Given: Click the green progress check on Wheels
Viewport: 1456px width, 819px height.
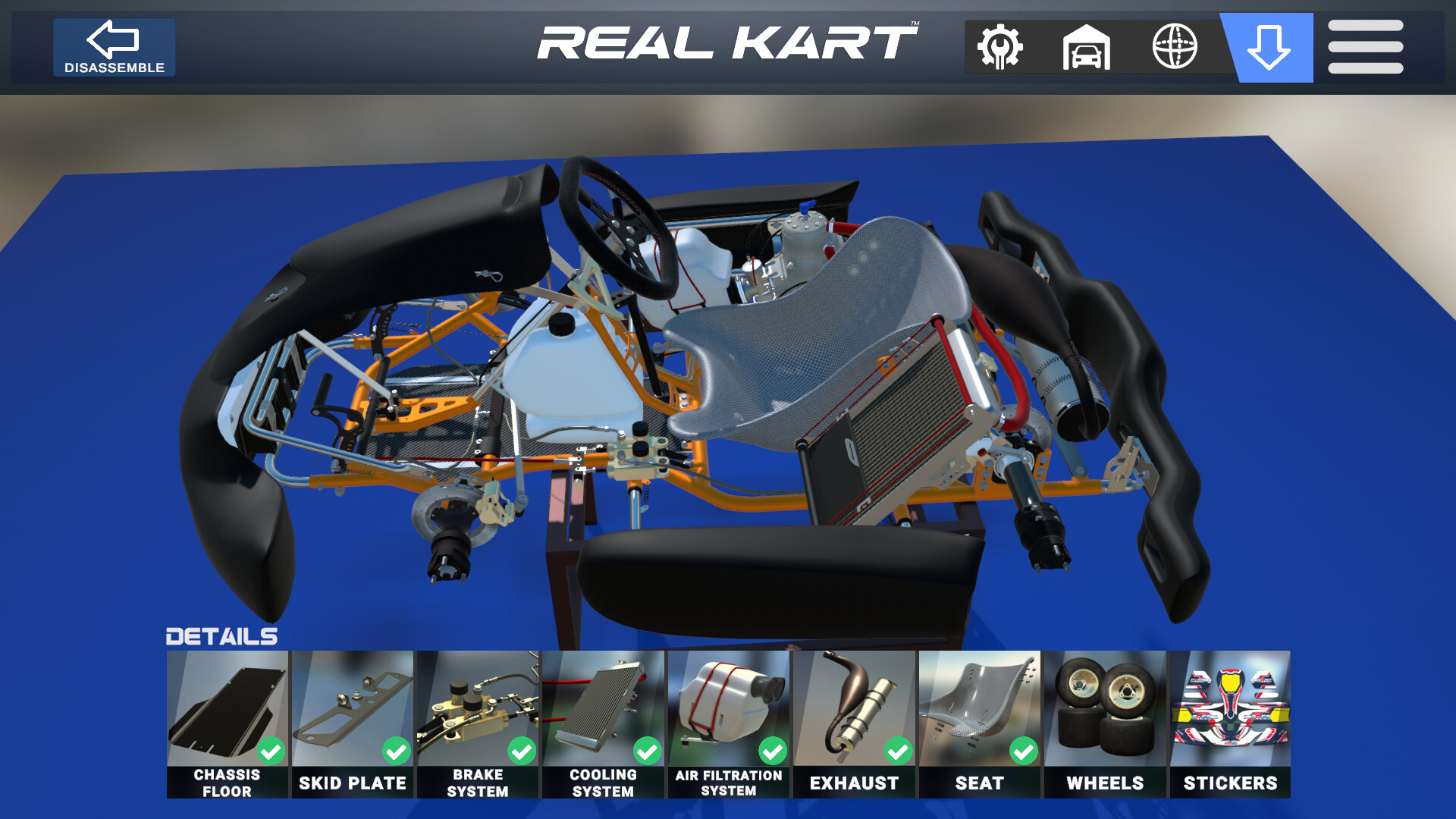Looking at the screenshot, I should [x=1150, y=752].
